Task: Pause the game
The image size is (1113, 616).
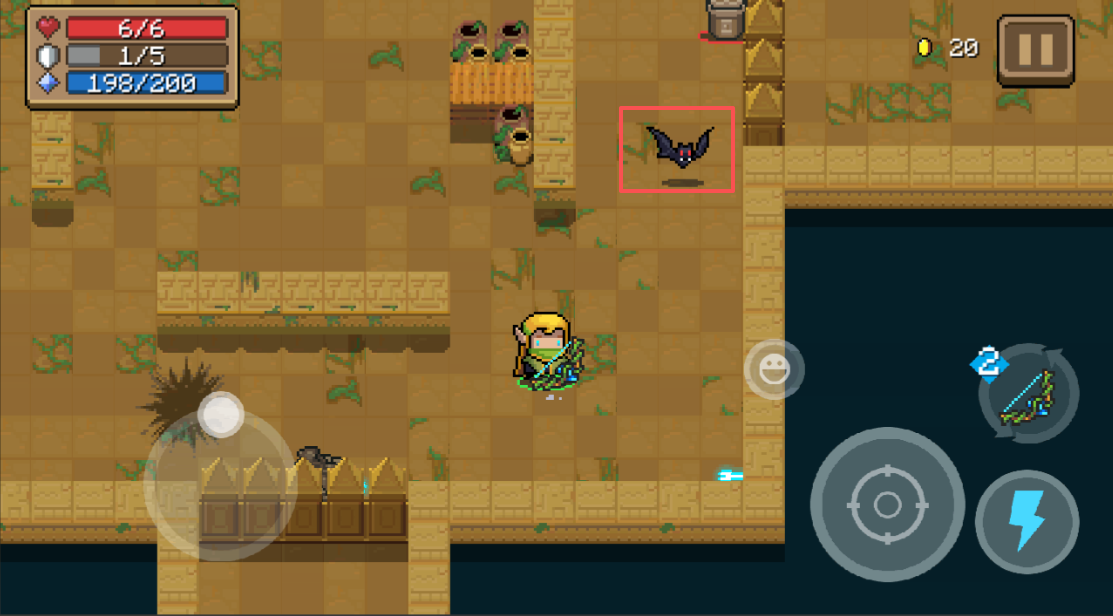Action: click(1035, 50)
